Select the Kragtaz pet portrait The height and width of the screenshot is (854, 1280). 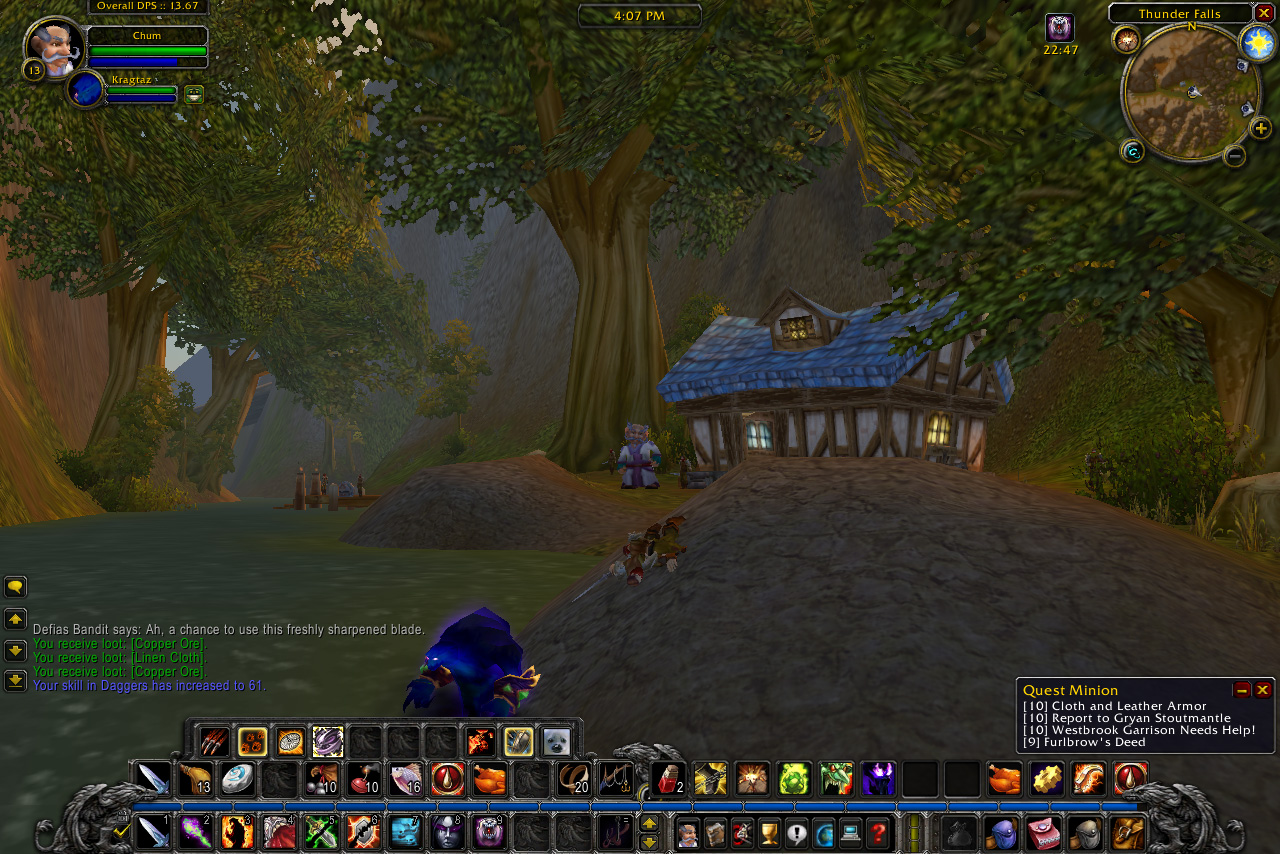(87, 89)
